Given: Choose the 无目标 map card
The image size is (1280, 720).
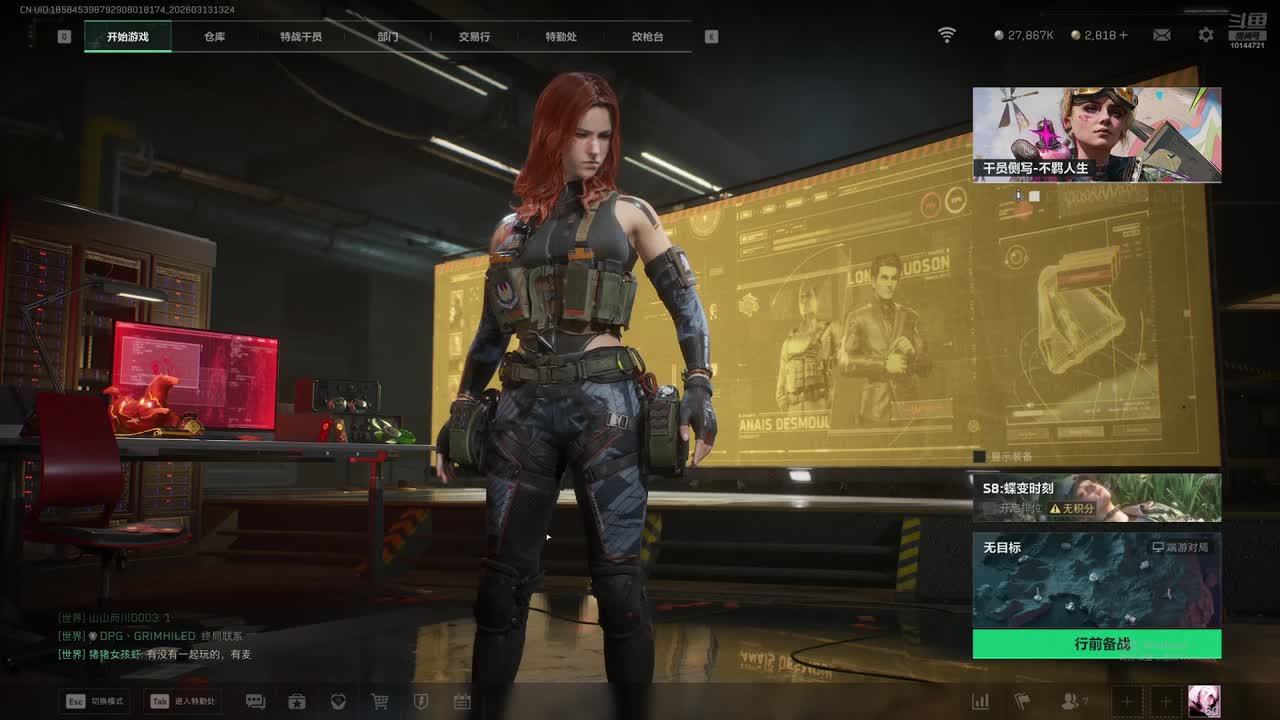Looking at the screenshot, I should point(1096,580).
